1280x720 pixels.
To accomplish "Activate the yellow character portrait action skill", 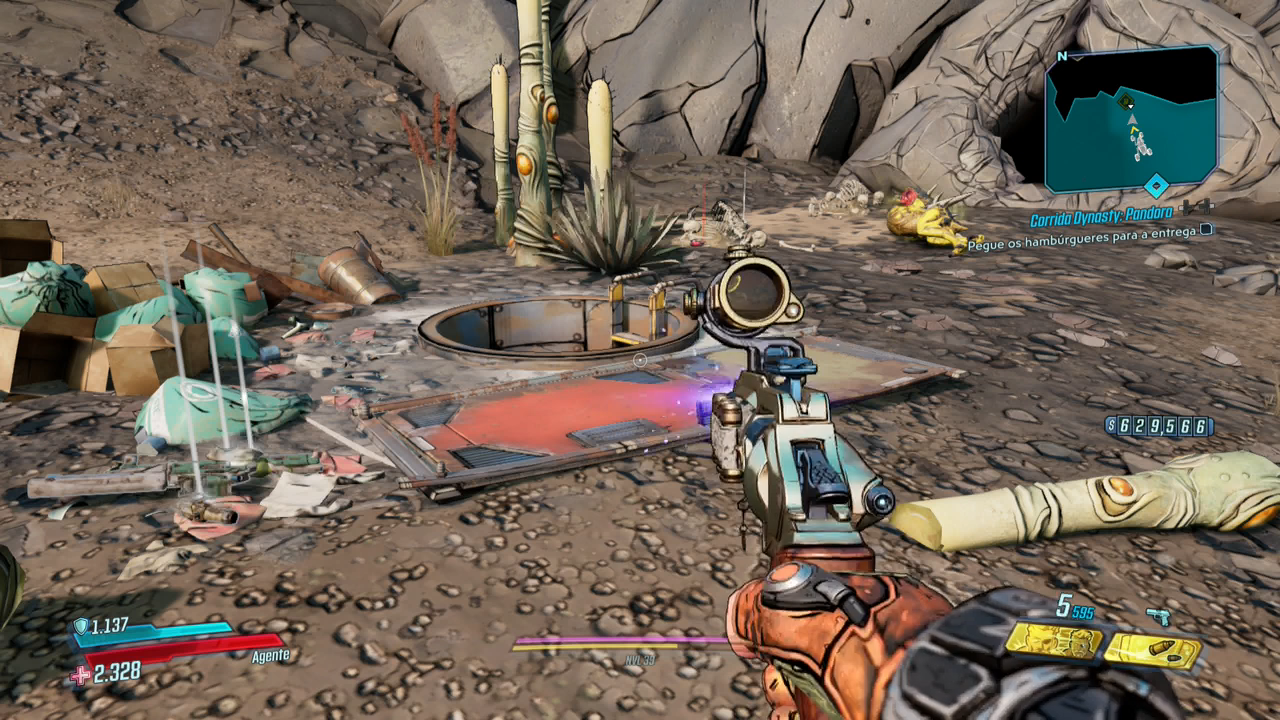I will [x=1053, y=641].
